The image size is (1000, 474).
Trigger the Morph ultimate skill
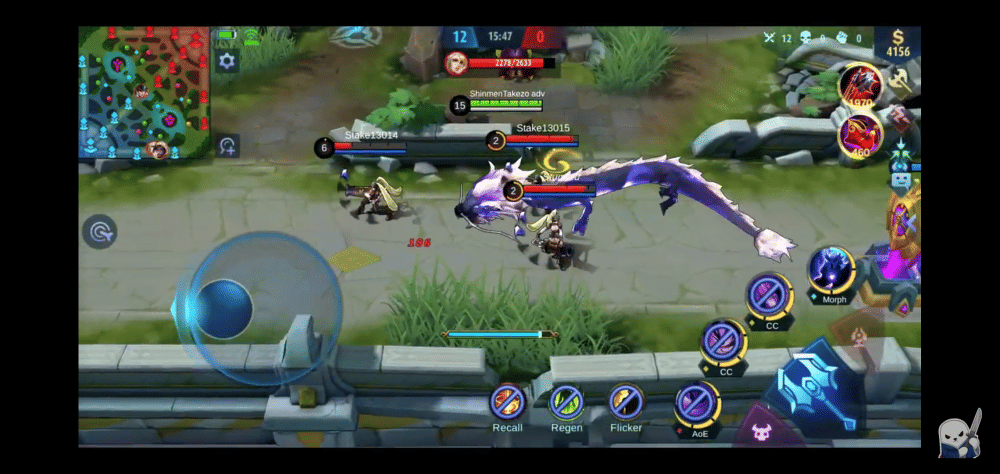click(832, 271)
